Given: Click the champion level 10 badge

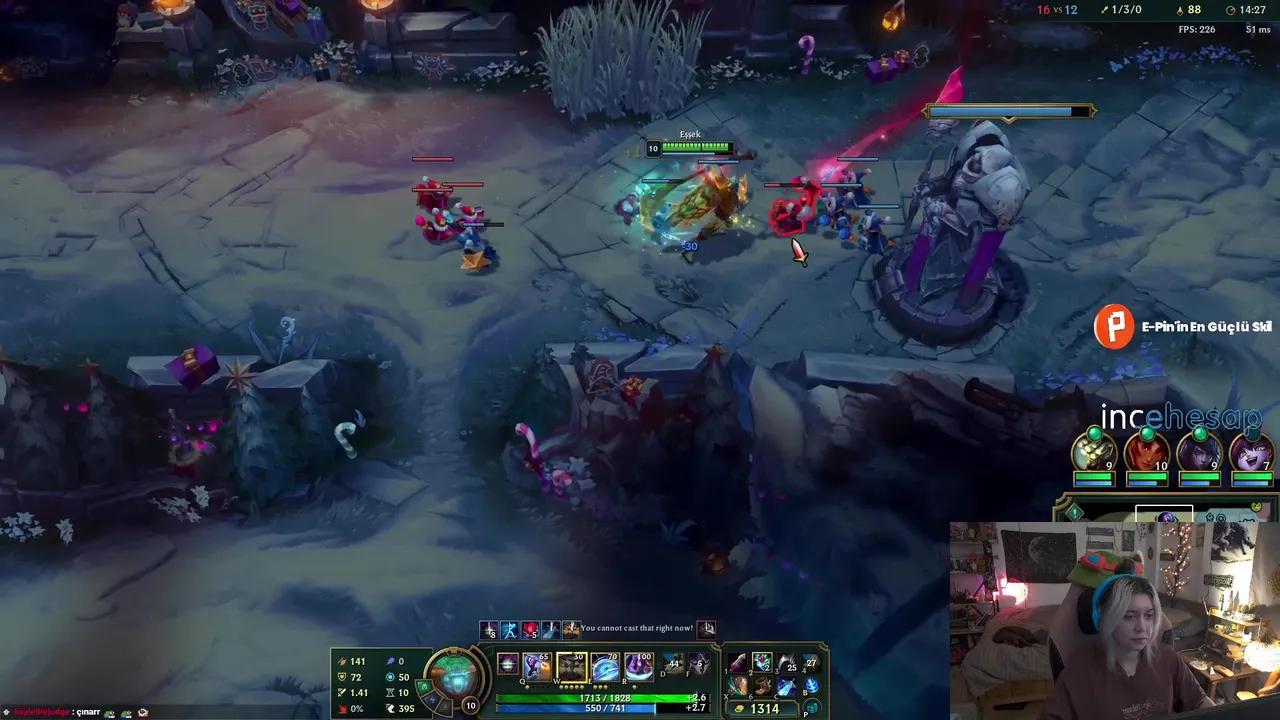Looking at the screenshot, I should (x=469, y=705).
